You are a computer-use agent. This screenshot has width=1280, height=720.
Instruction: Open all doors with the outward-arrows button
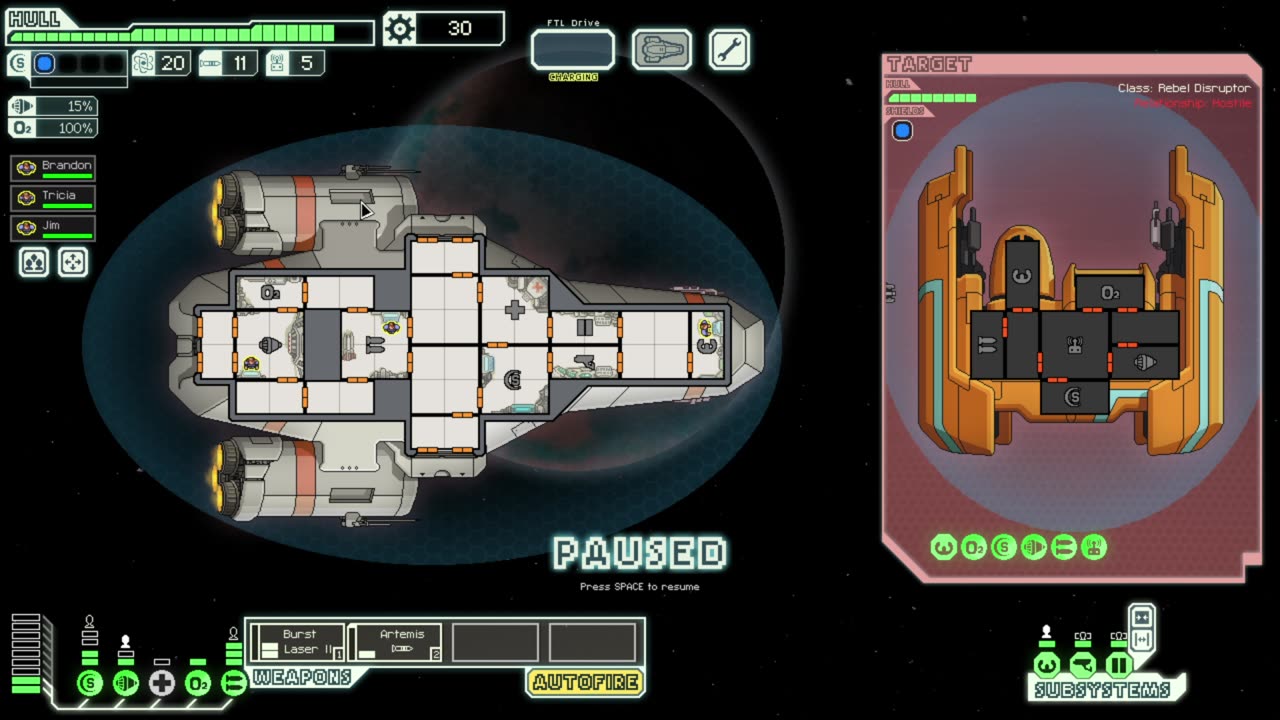point(1141,640)
